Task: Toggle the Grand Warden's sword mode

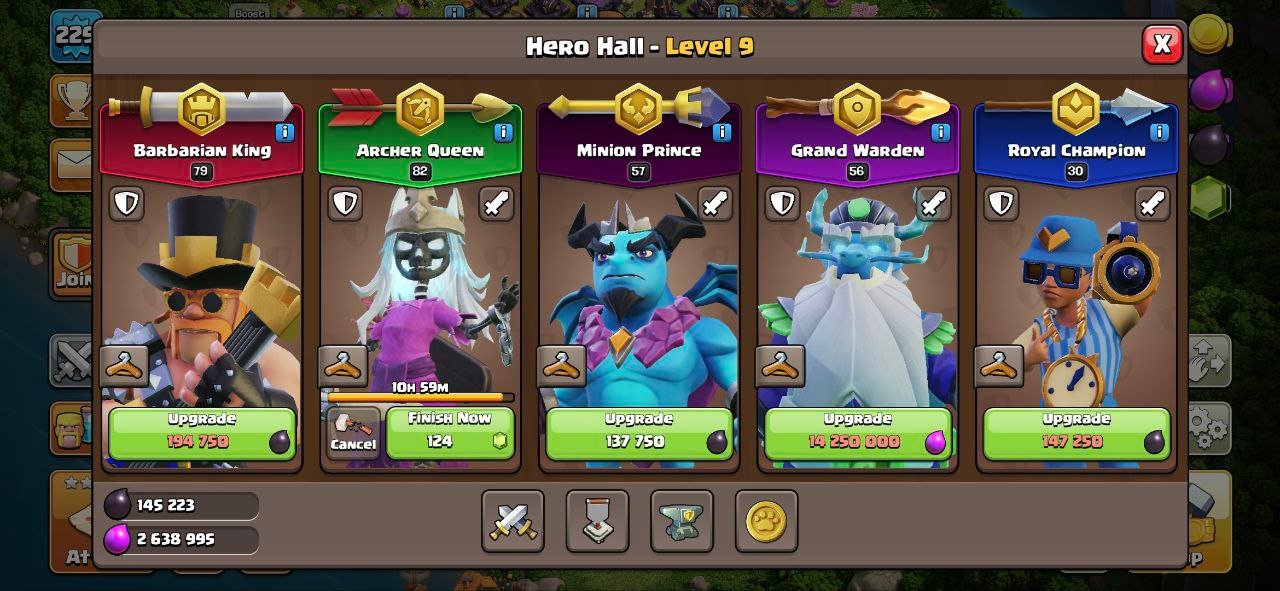Action: point(933,204)
